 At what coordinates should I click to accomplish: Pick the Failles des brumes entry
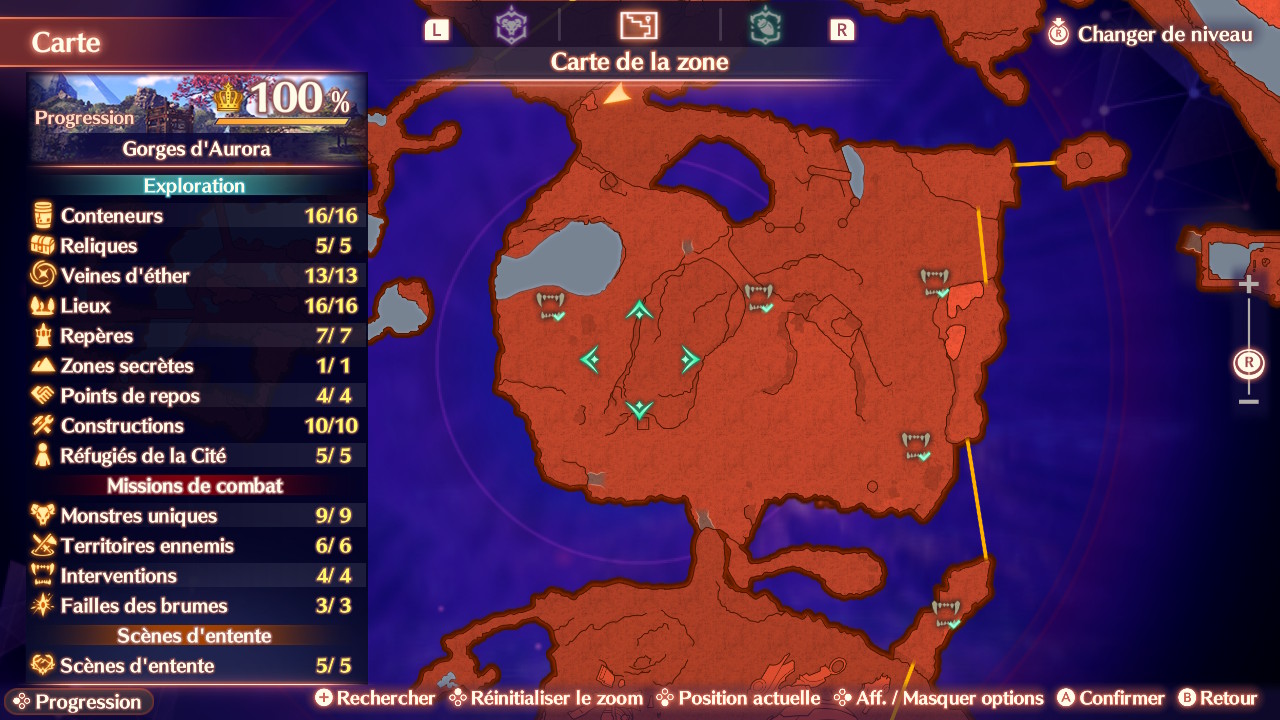pos(197,606)
